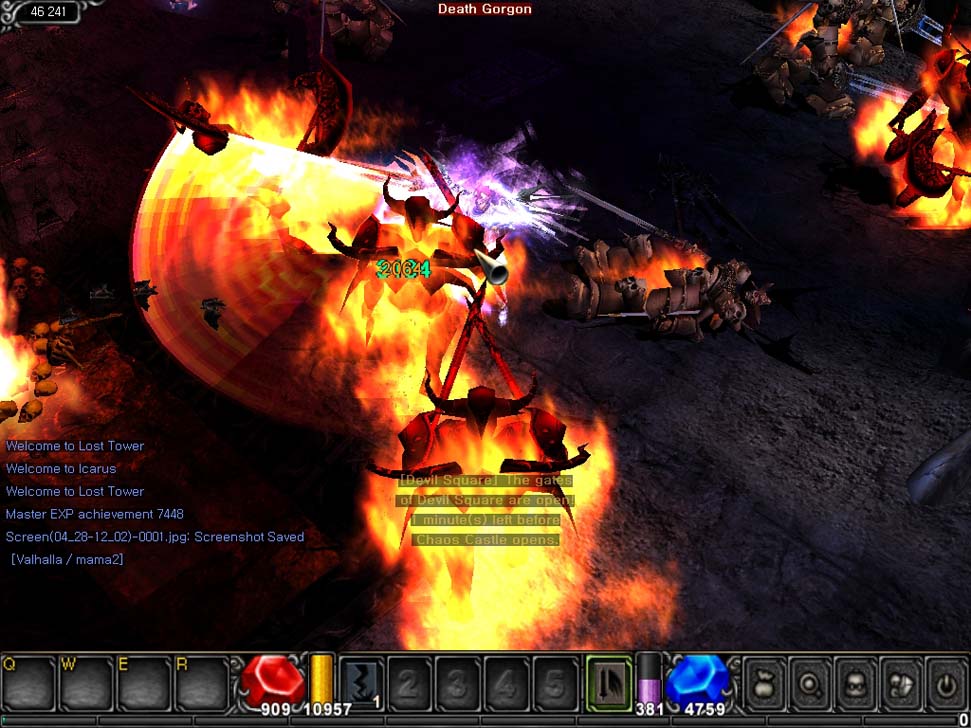
Task: Select the empty W item slot
Action: tap(86, 683)
